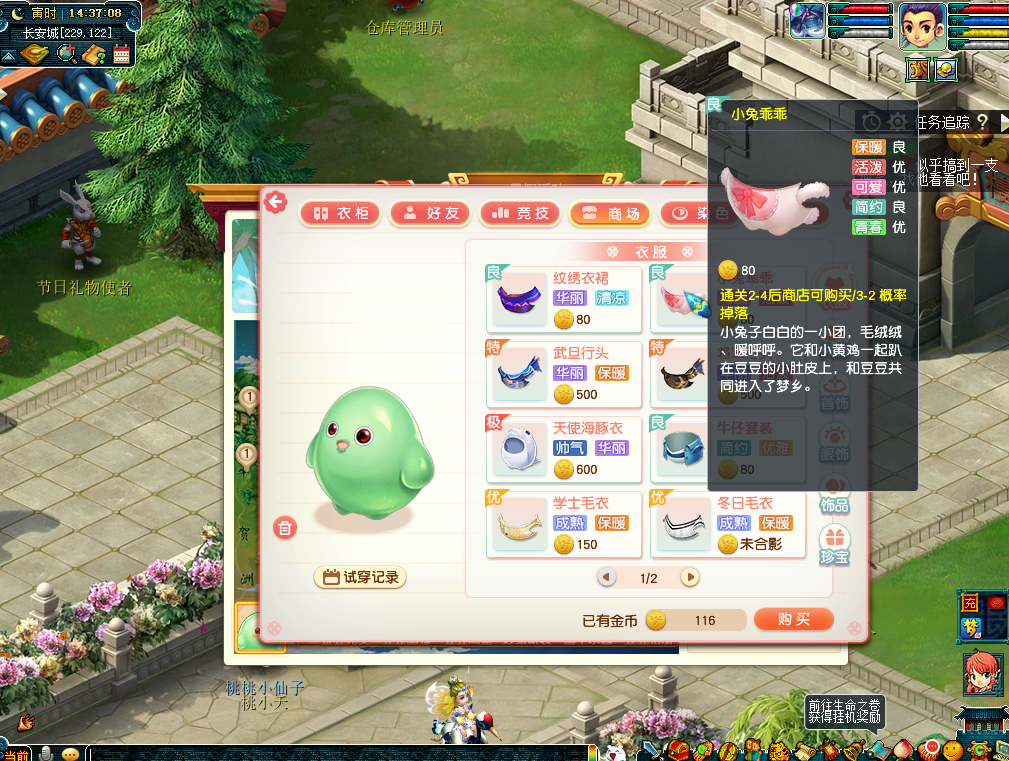
Task: Open the guide book with question mark
Action: click(95, 55)
